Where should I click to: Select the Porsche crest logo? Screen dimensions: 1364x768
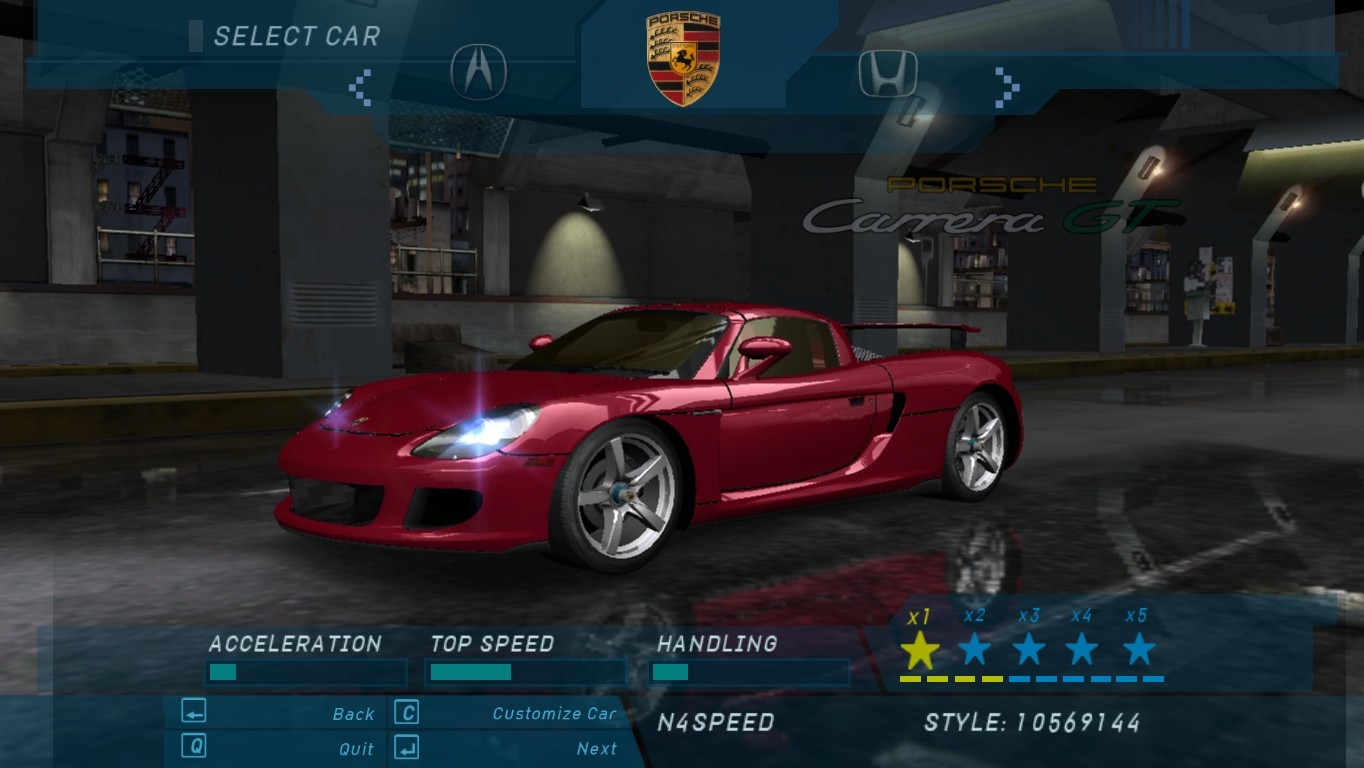(683, 59)
